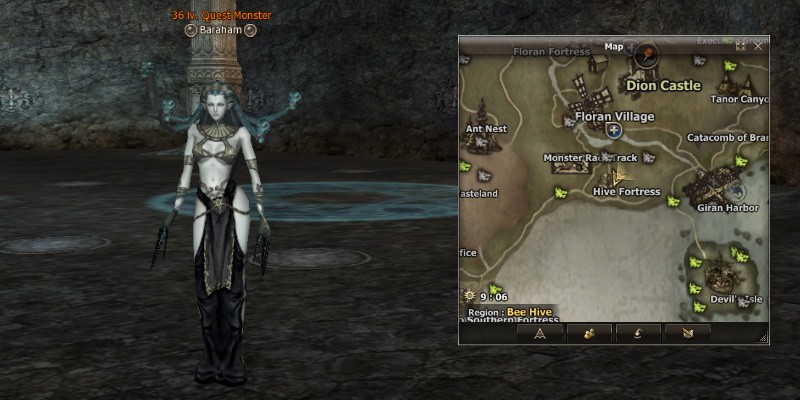The width and height of the screenshot is (800, 400).
Task: Select Dion Castle on the map
Action: coord(663,86)
